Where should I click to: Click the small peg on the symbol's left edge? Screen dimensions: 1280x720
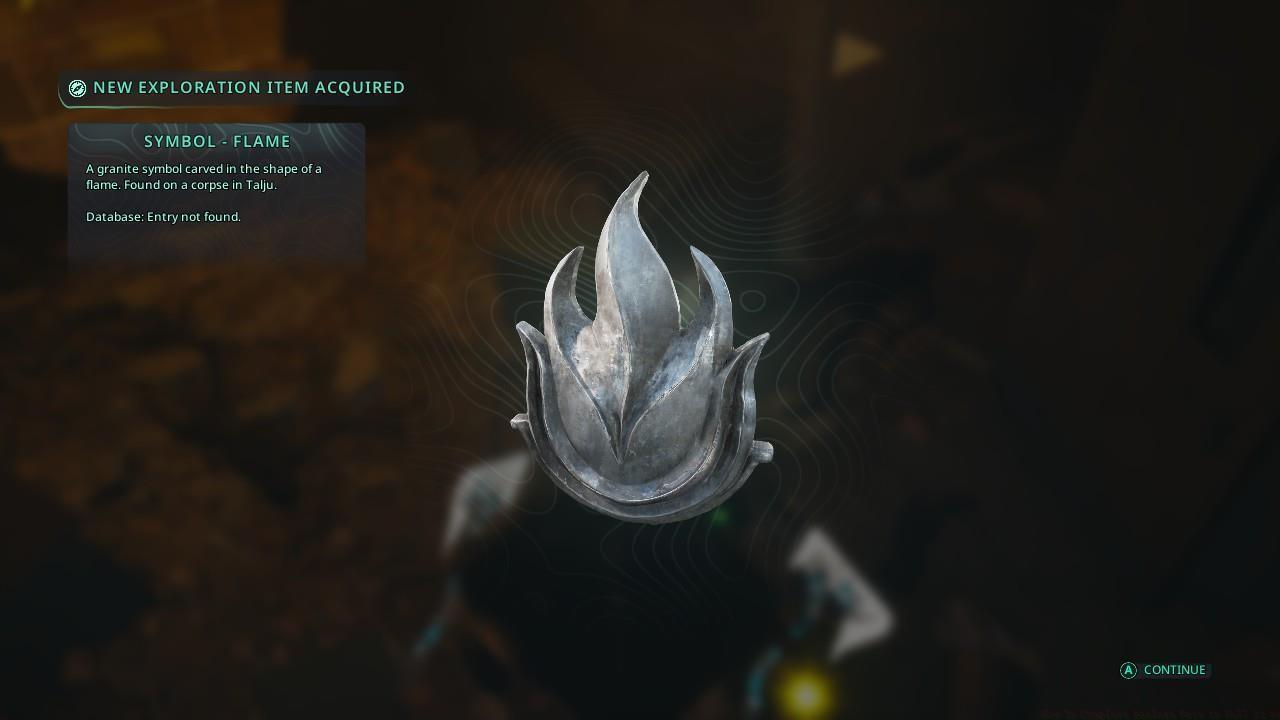pyautogui.click(x=518, y=420)
